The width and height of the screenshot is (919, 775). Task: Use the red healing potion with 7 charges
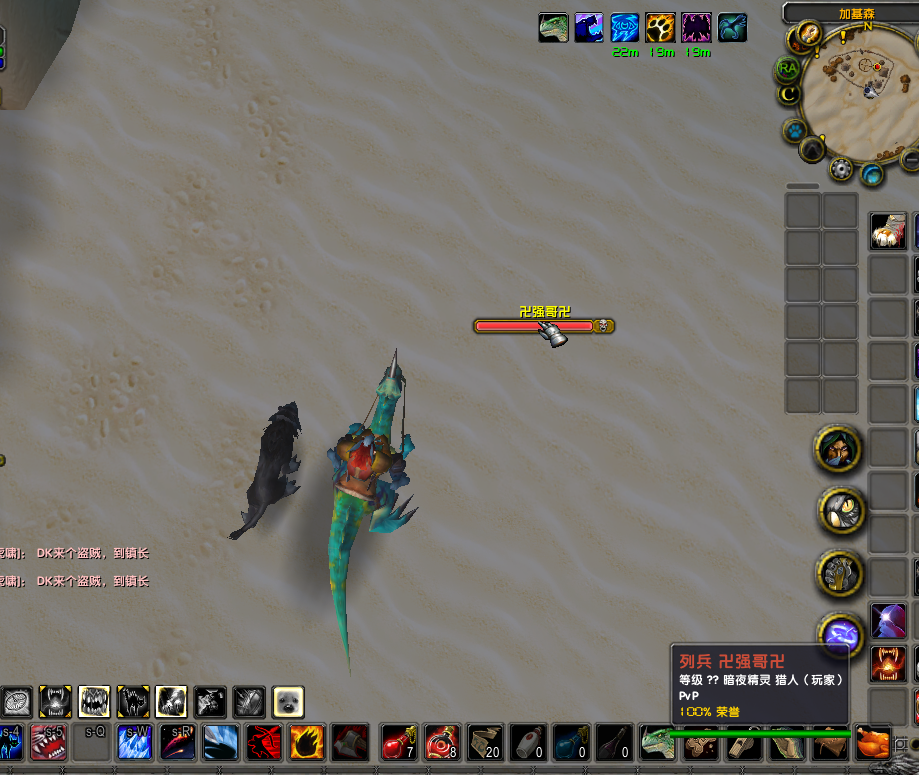pos(399,743)
